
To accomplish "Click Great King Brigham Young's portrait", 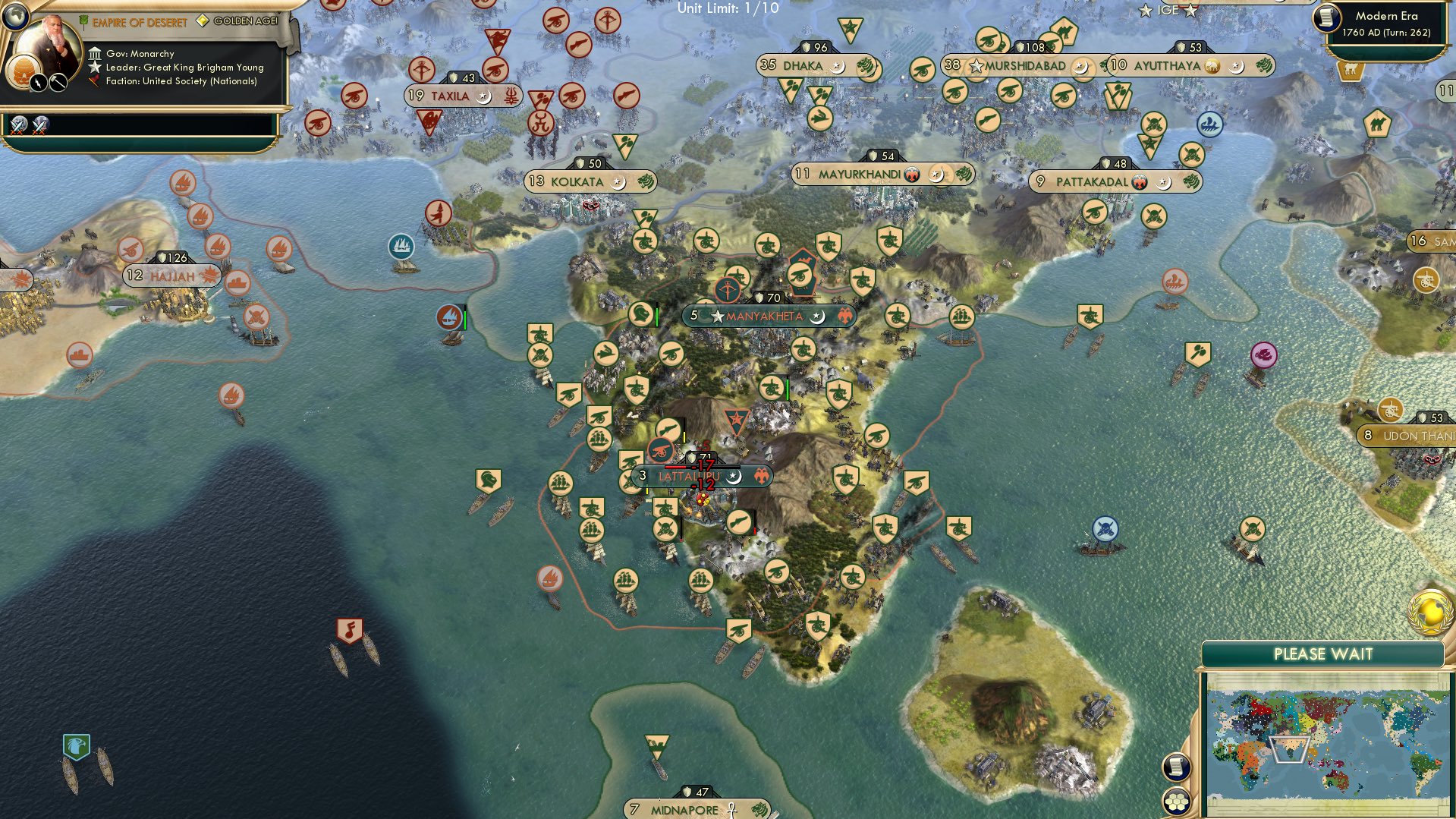I will point(52,42).
